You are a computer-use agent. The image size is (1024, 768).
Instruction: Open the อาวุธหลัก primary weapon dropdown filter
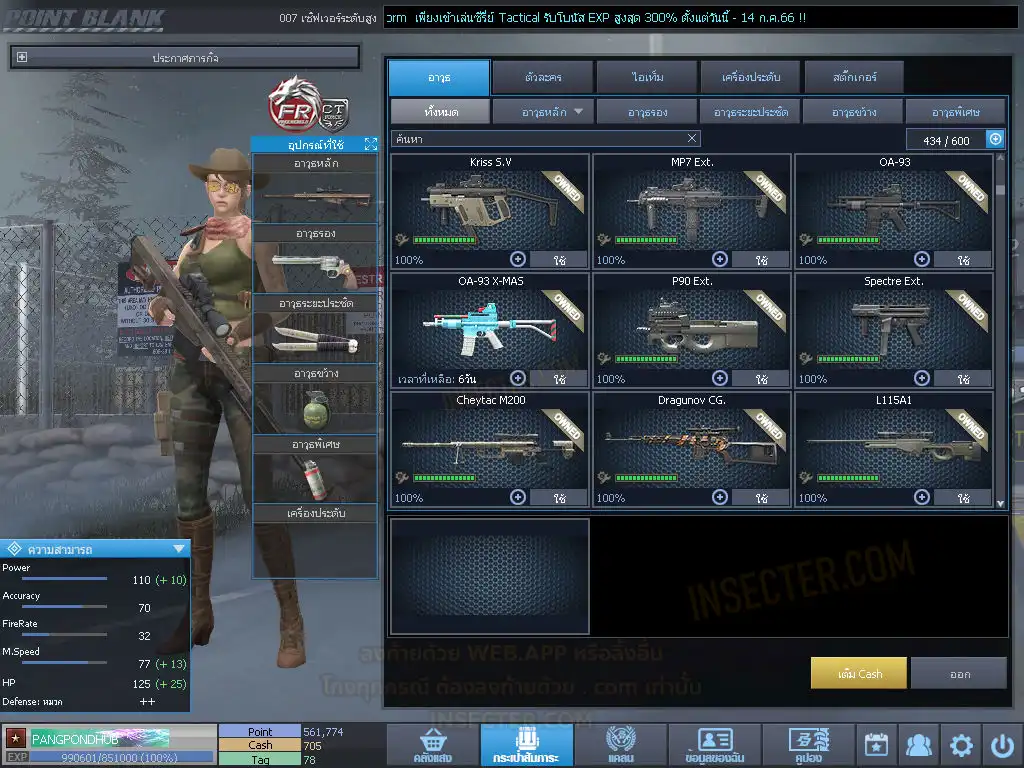pos(543,112)
